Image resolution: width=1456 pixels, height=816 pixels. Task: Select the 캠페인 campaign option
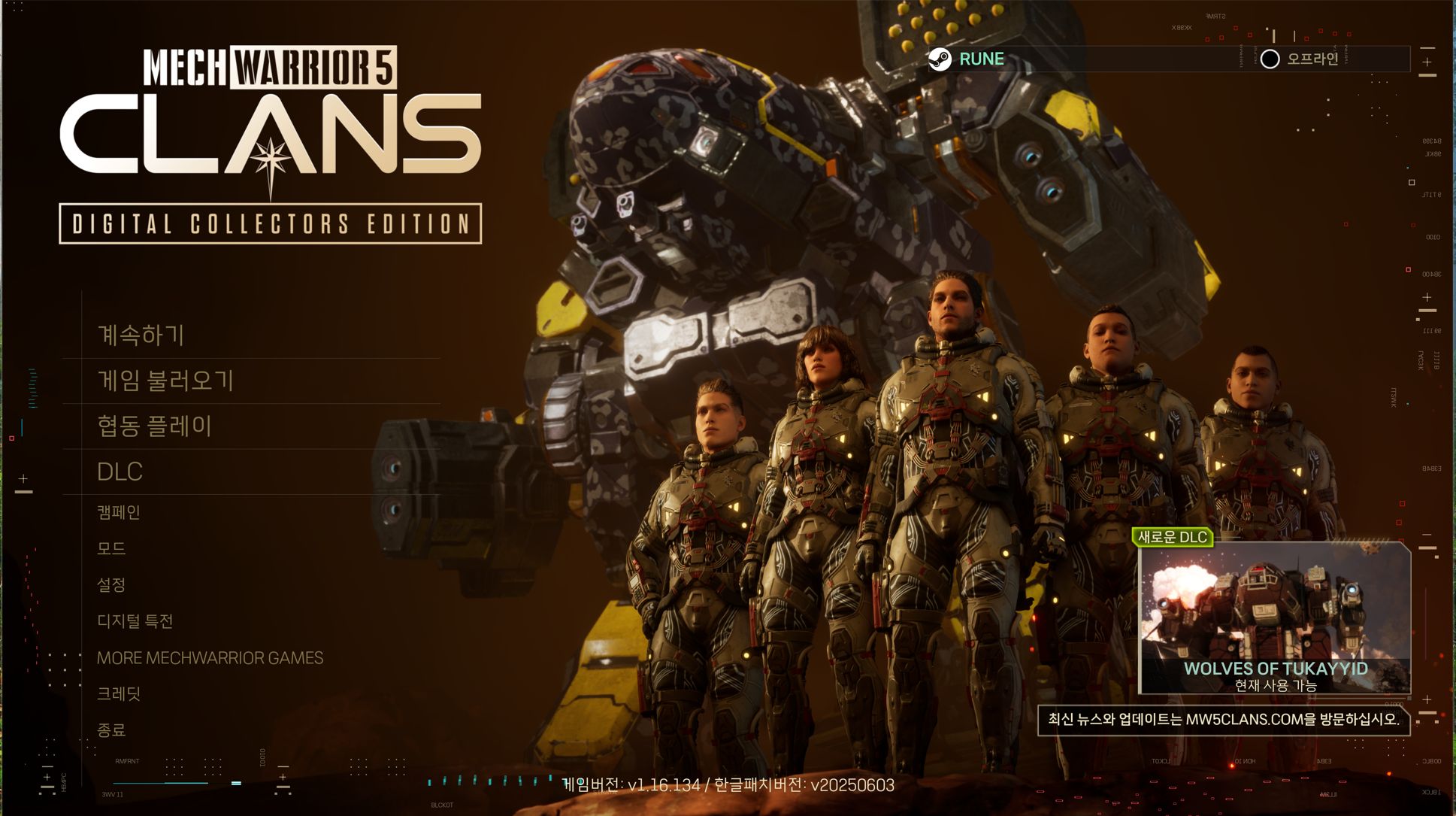(x=119, y=512)
